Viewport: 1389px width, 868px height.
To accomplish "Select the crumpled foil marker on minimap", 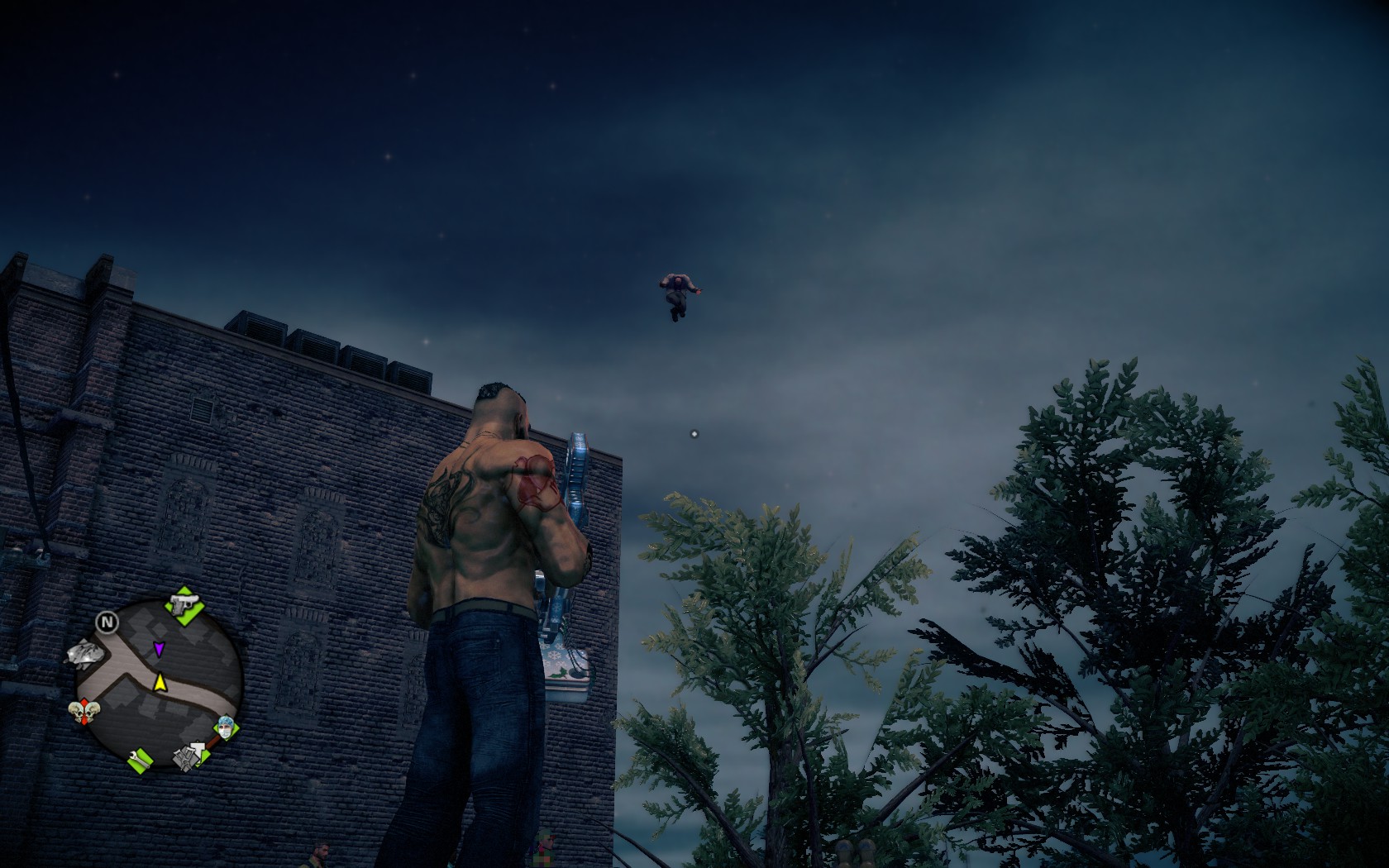I will [x=84, y=654].
